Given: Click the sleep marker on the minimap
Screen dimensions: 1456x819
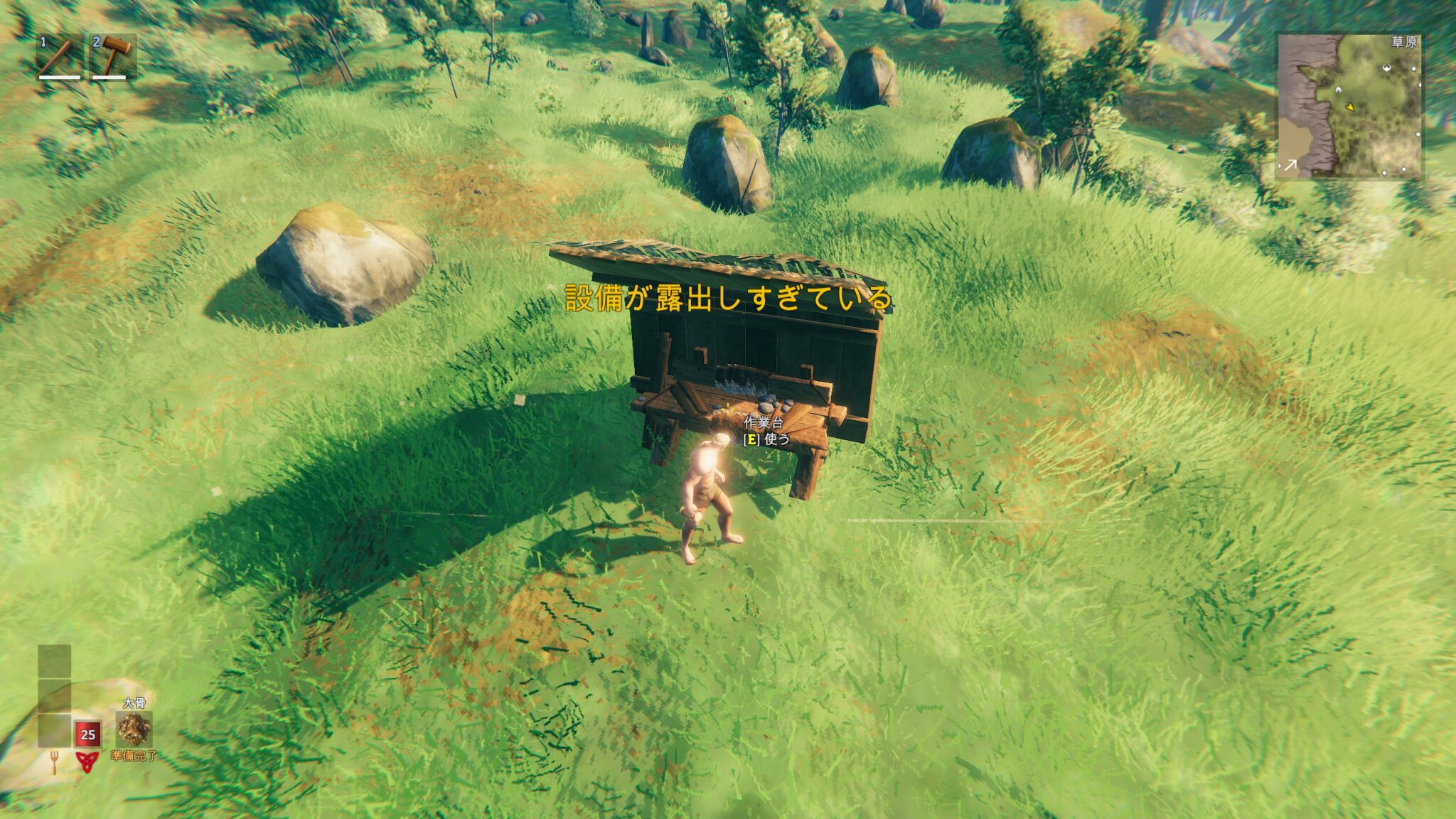Looking at the screenshot, I should [x=1386, y=68].
